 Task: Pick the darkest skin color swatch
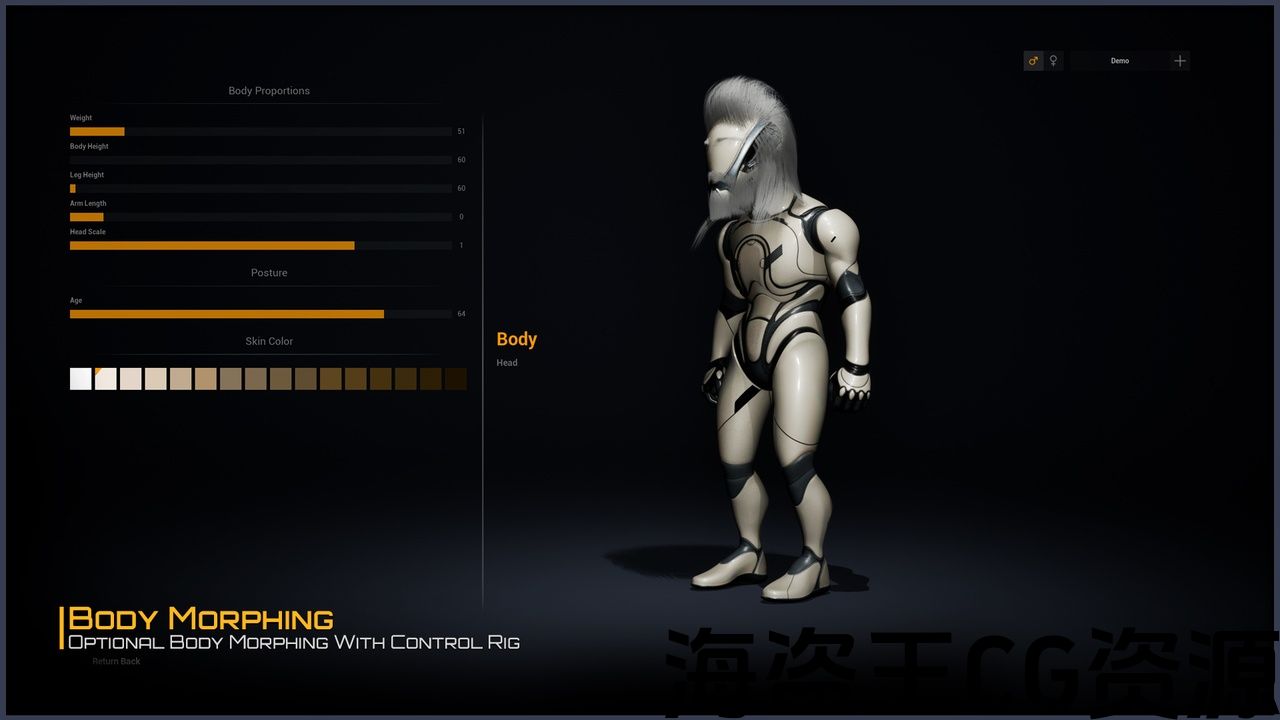[x=456, y=379]
